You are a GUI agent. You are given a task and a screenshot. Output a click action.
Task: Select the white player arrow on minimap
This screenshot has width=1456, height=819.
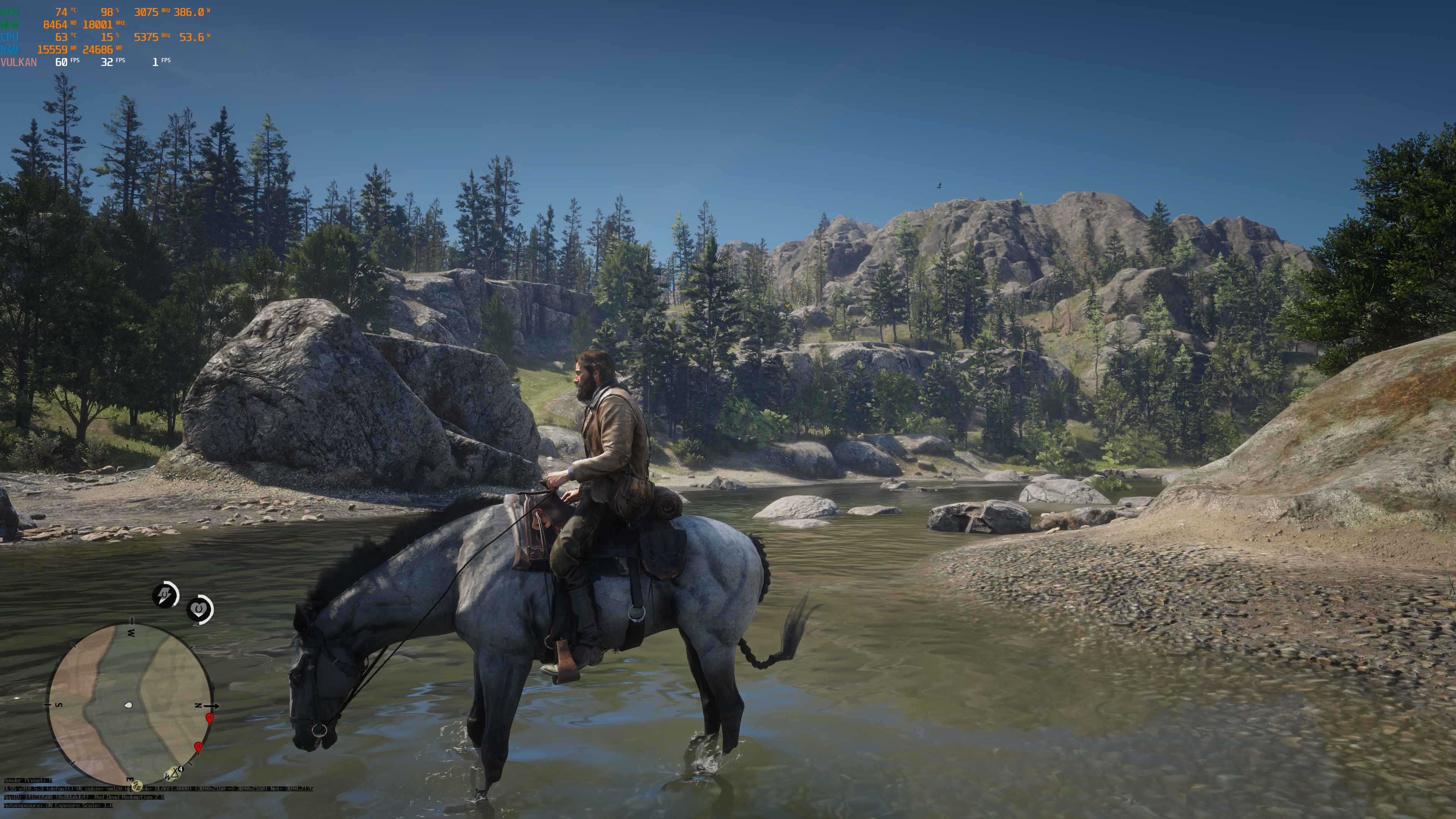pos(129,705)
